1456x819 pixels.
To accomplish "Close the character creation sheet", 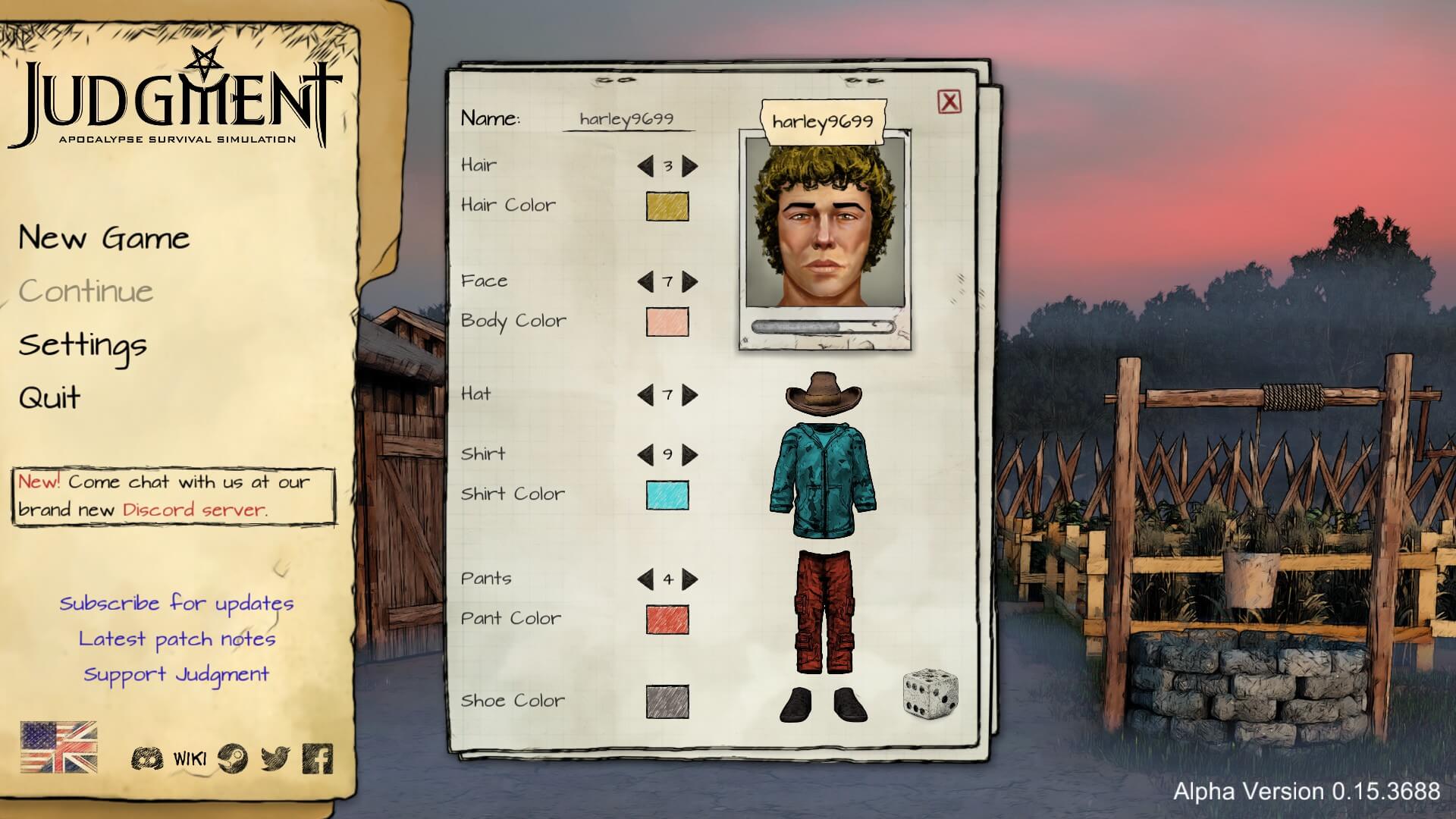I will click(x=949, y=102).
